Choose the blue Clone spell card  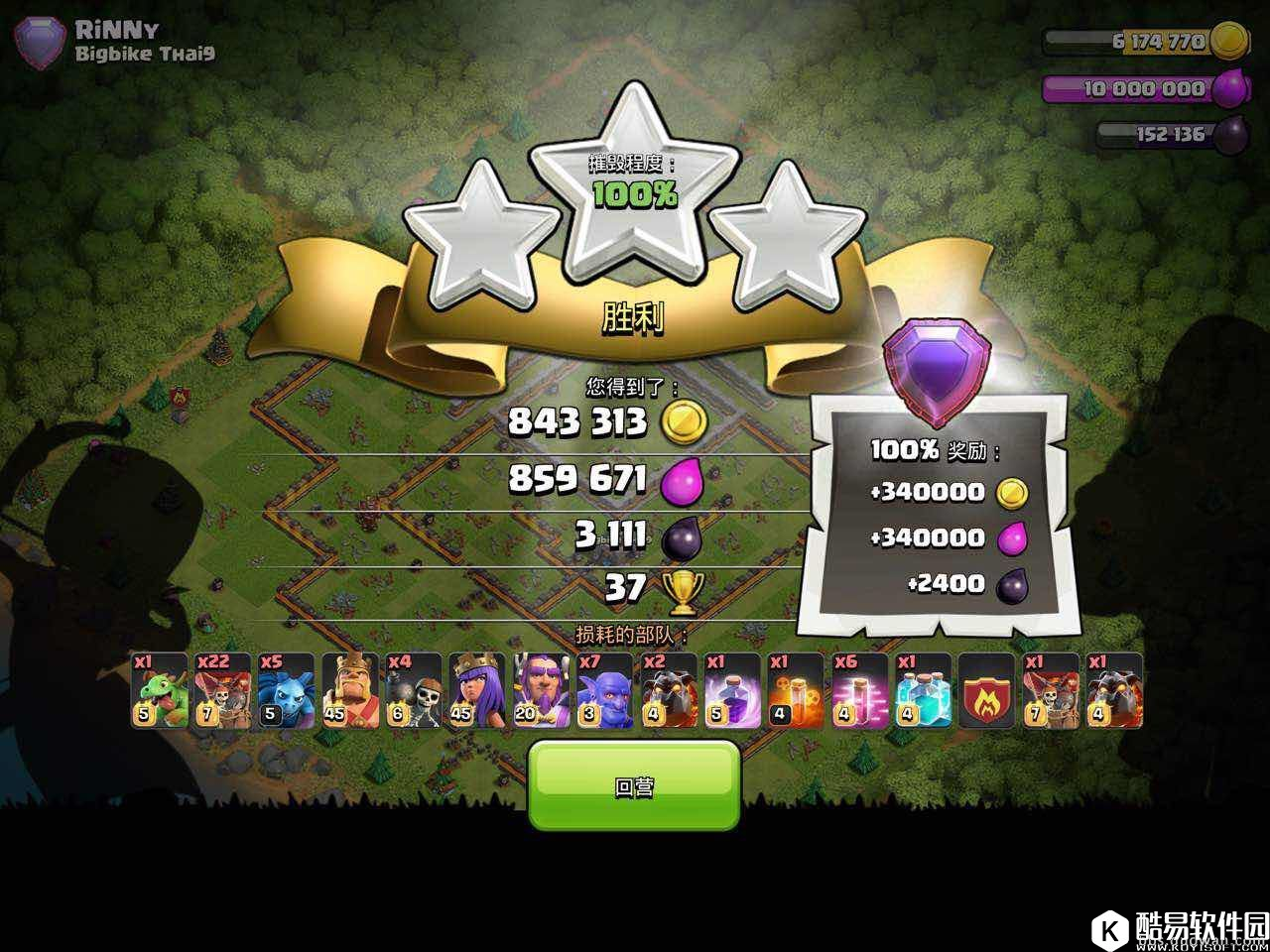point(921,690)
